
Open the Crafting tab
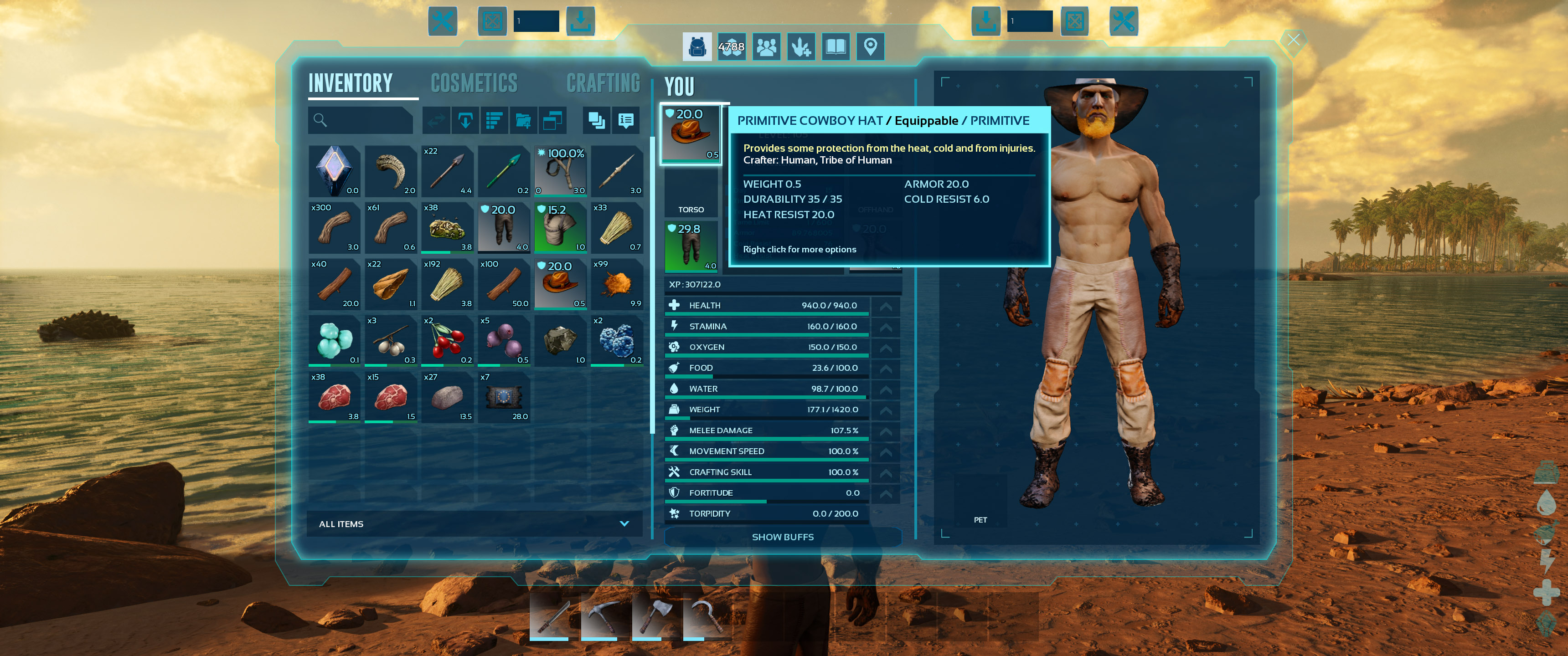tap(603, 83)
